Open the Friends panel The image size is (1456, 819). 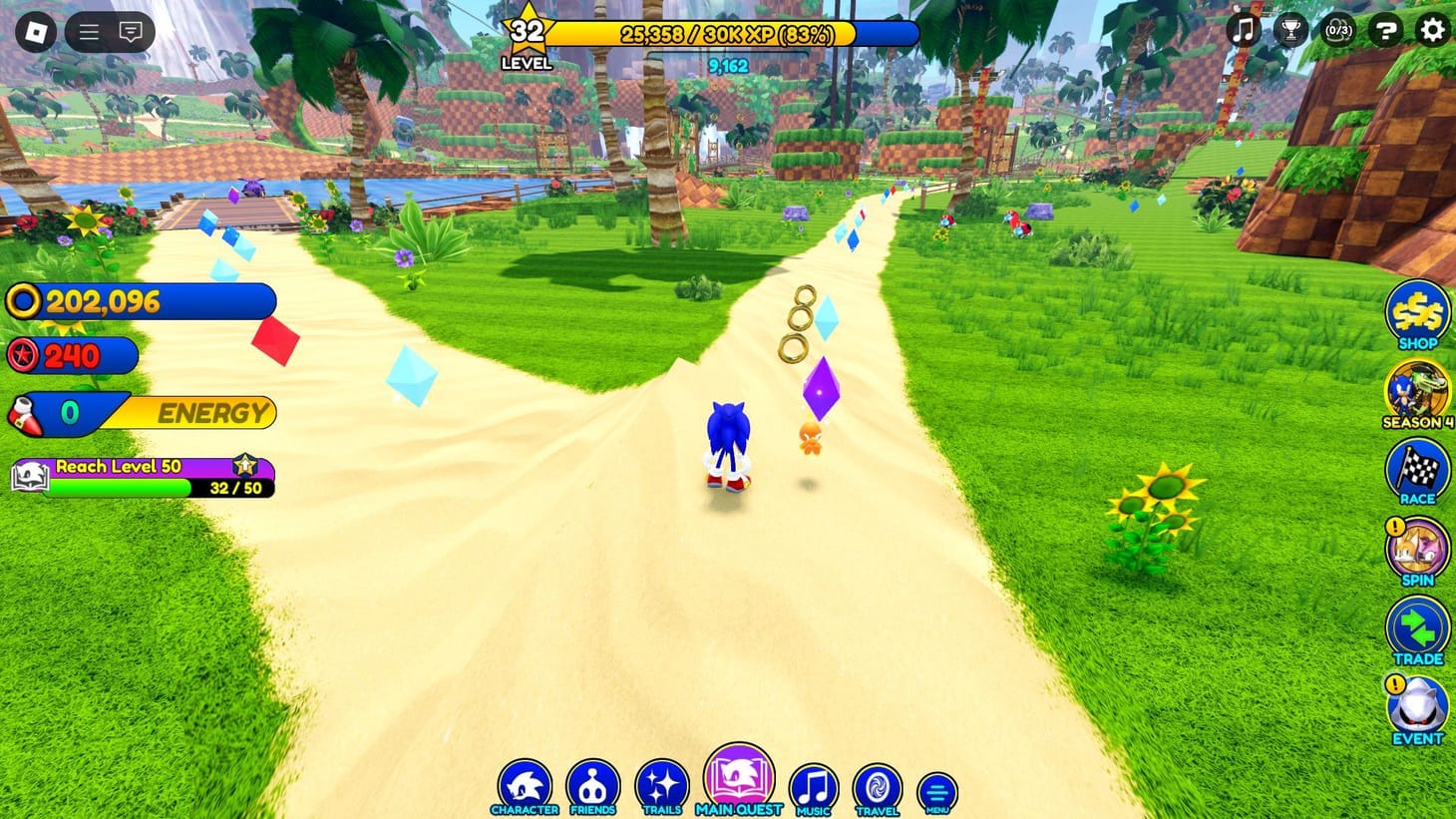(593, 783)
